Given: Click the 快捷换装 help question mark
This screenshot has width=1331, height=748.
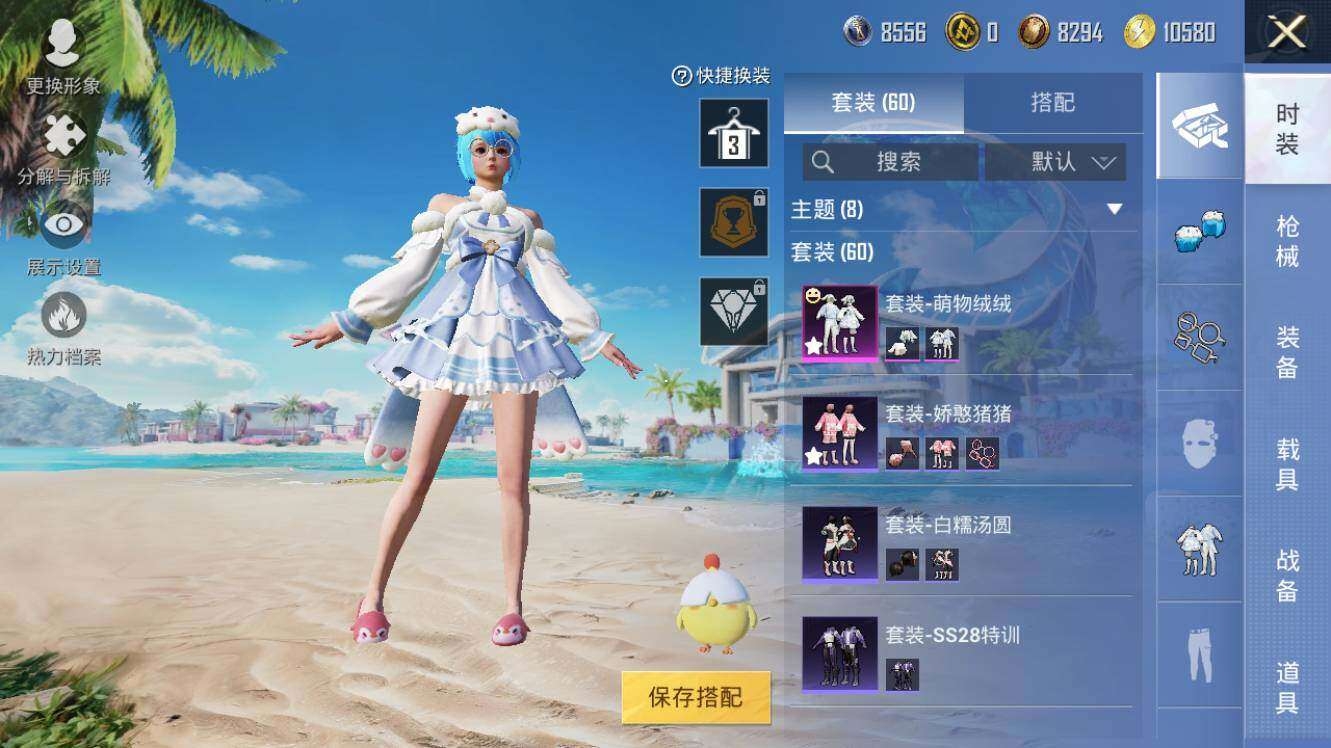Looking at the screenshot, I should tap(682, 76).
